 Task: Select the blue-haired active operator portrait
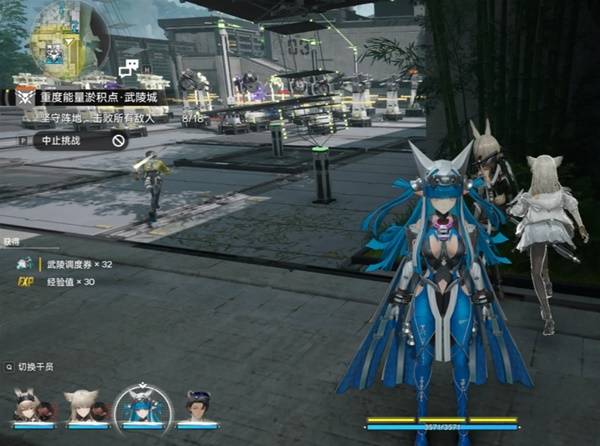(x=141, y=406)
